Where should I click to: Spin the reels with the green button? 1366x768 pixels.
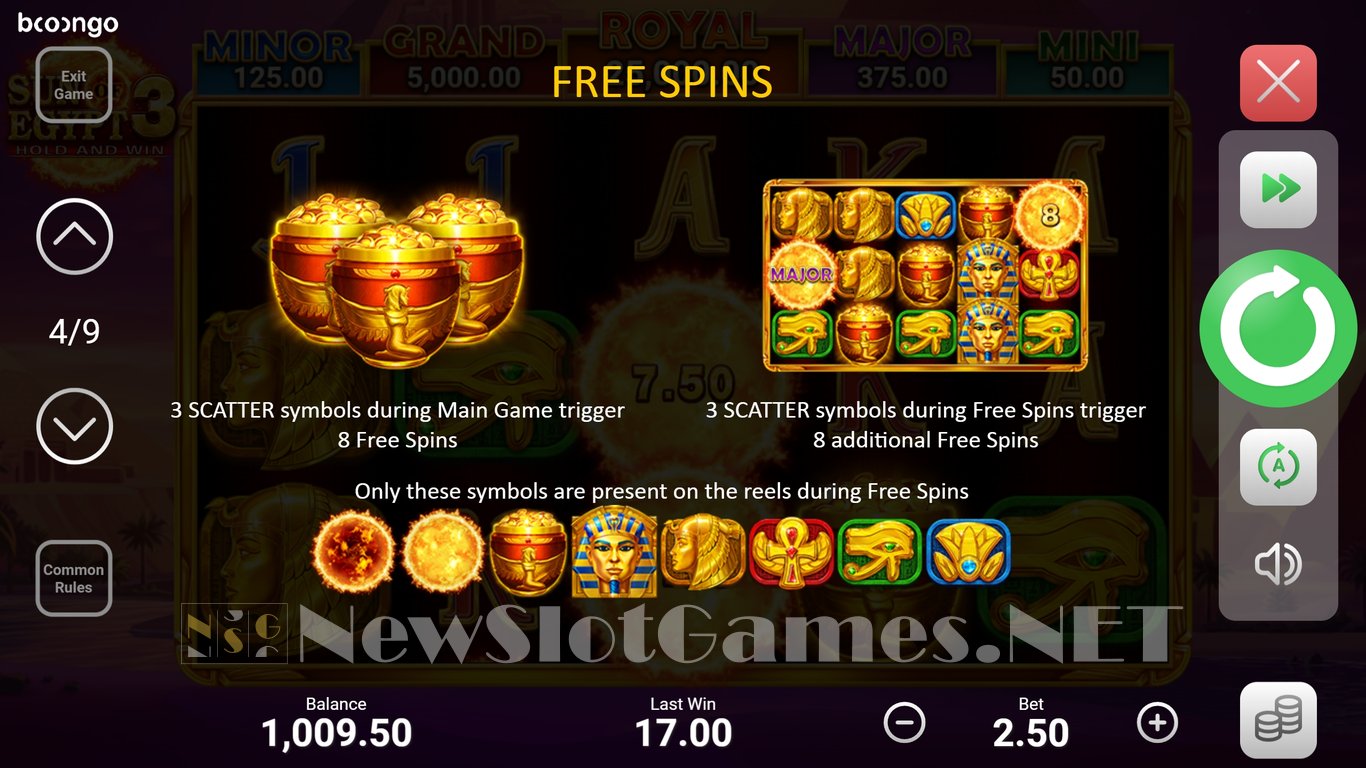click(1278, 328)
